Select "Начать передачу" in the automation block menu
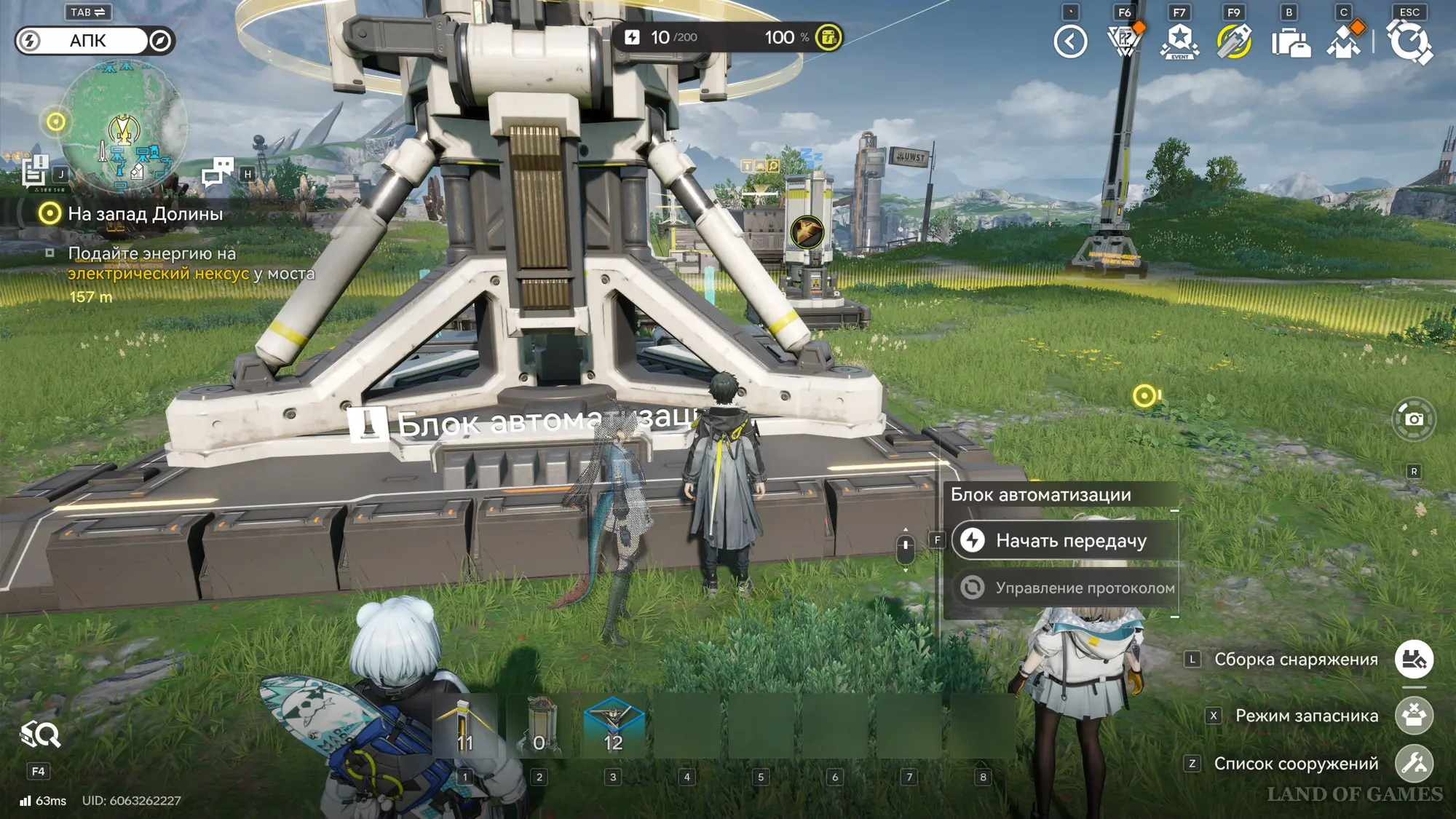The height and width of the screenshot is (819, 1456). [x=1067, y=541]
